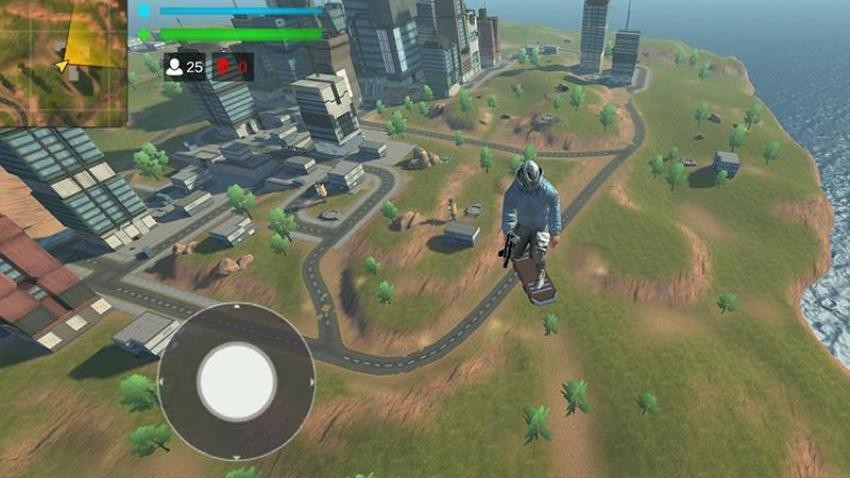Open the minimap in the corner

[x=63, y=63]
